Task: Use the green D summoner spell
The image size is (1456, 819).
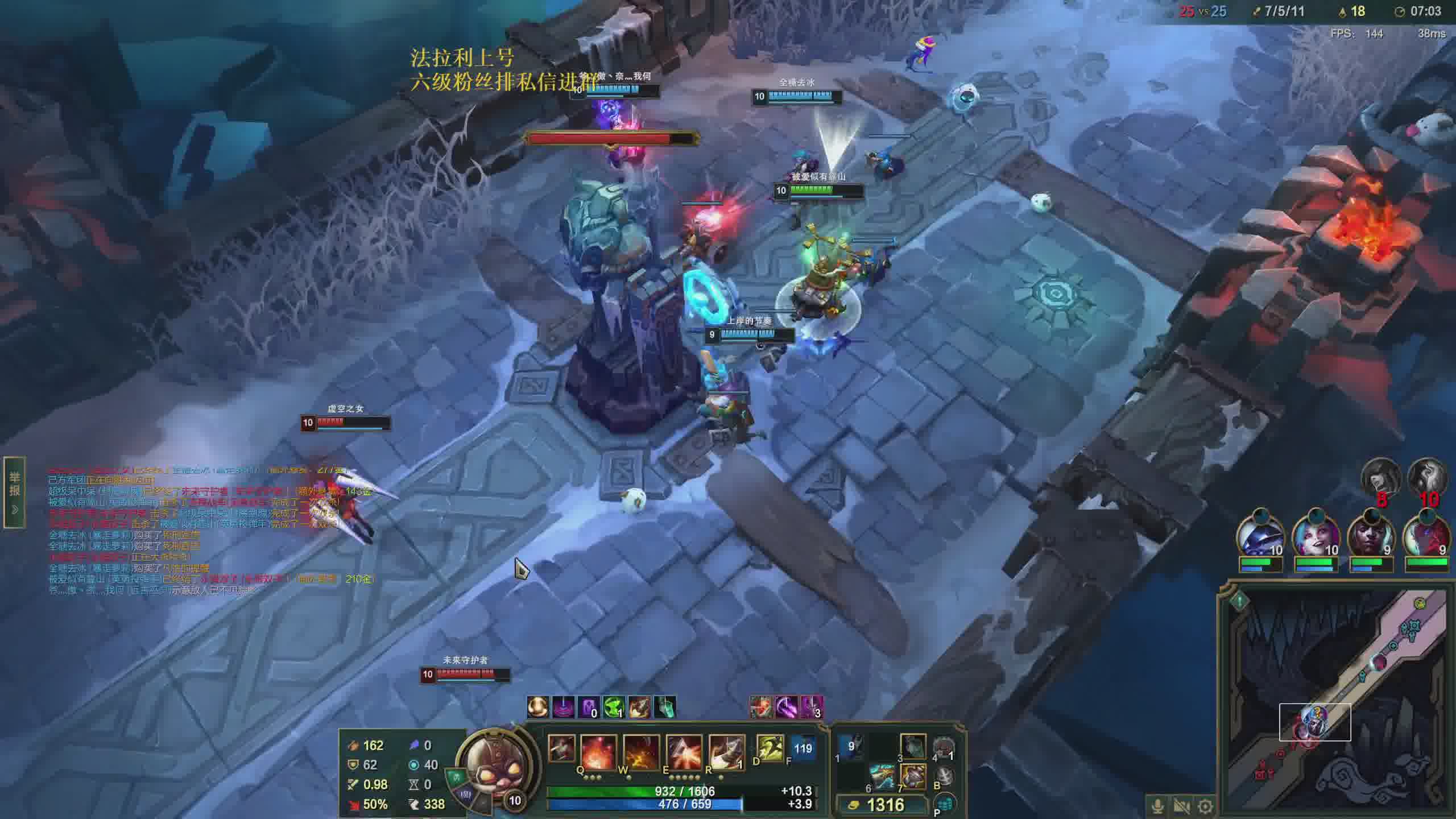Action: 770,748
